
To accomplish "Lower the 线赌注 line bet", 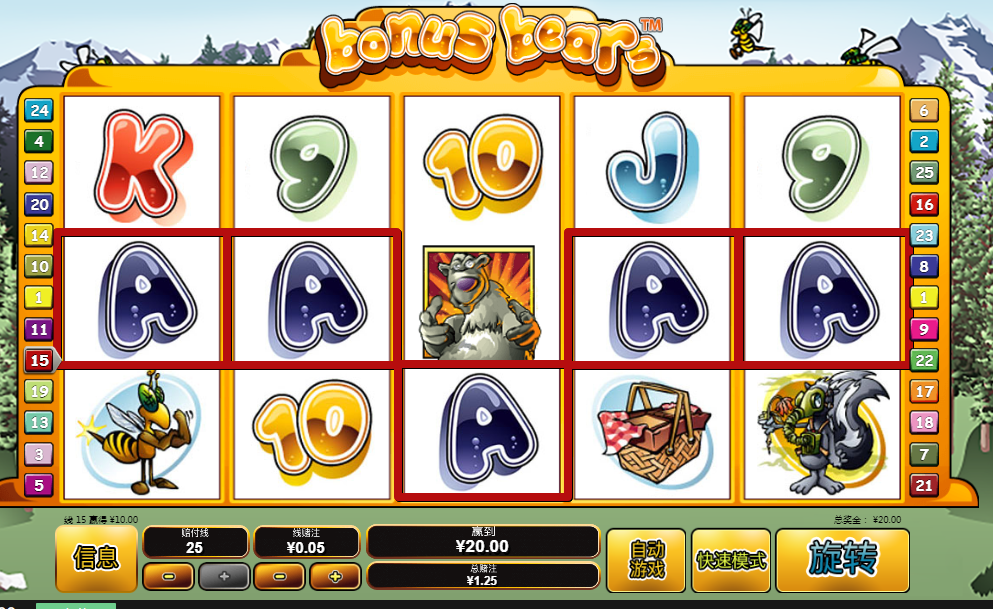I will [x=279, y=576].
